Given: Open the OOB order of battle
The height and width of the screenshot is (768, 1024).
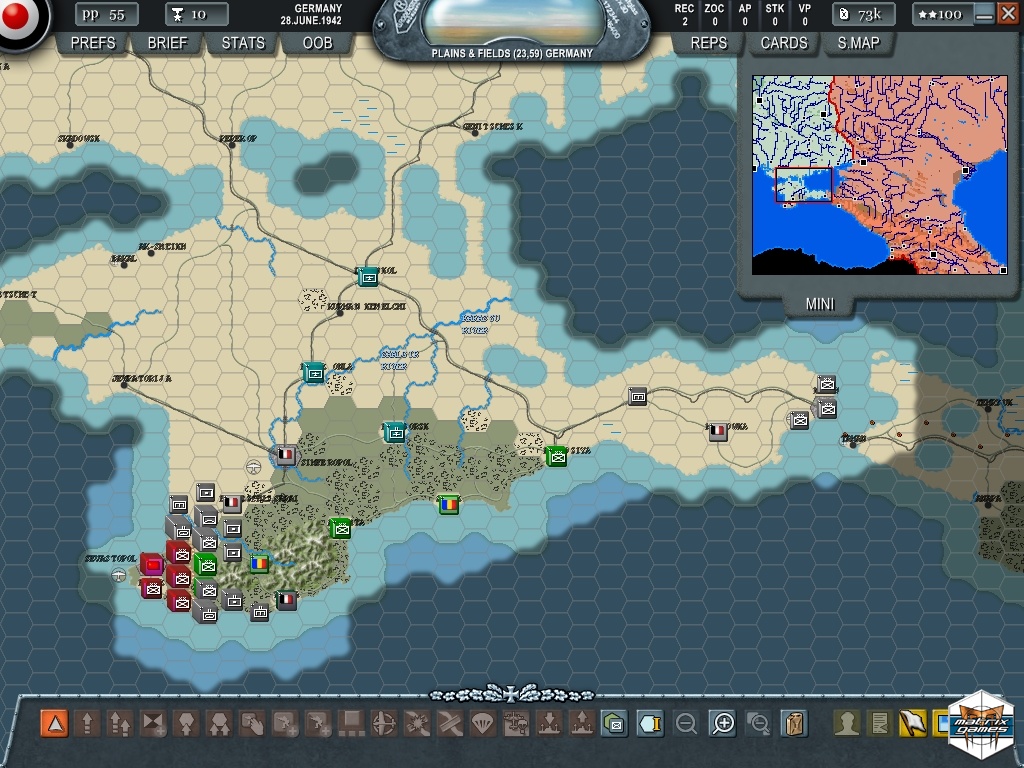Looking at the screenshot, I should click(317, 43).
